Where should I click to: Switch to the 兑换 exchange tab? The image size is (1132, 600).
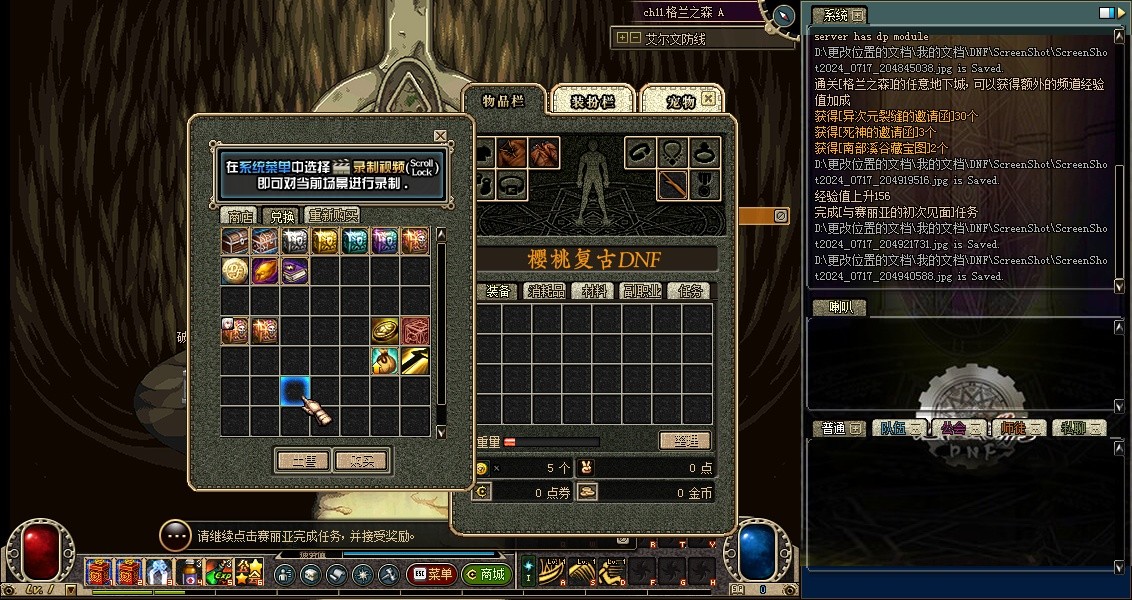pyautogui.click(x=279, y=215)
